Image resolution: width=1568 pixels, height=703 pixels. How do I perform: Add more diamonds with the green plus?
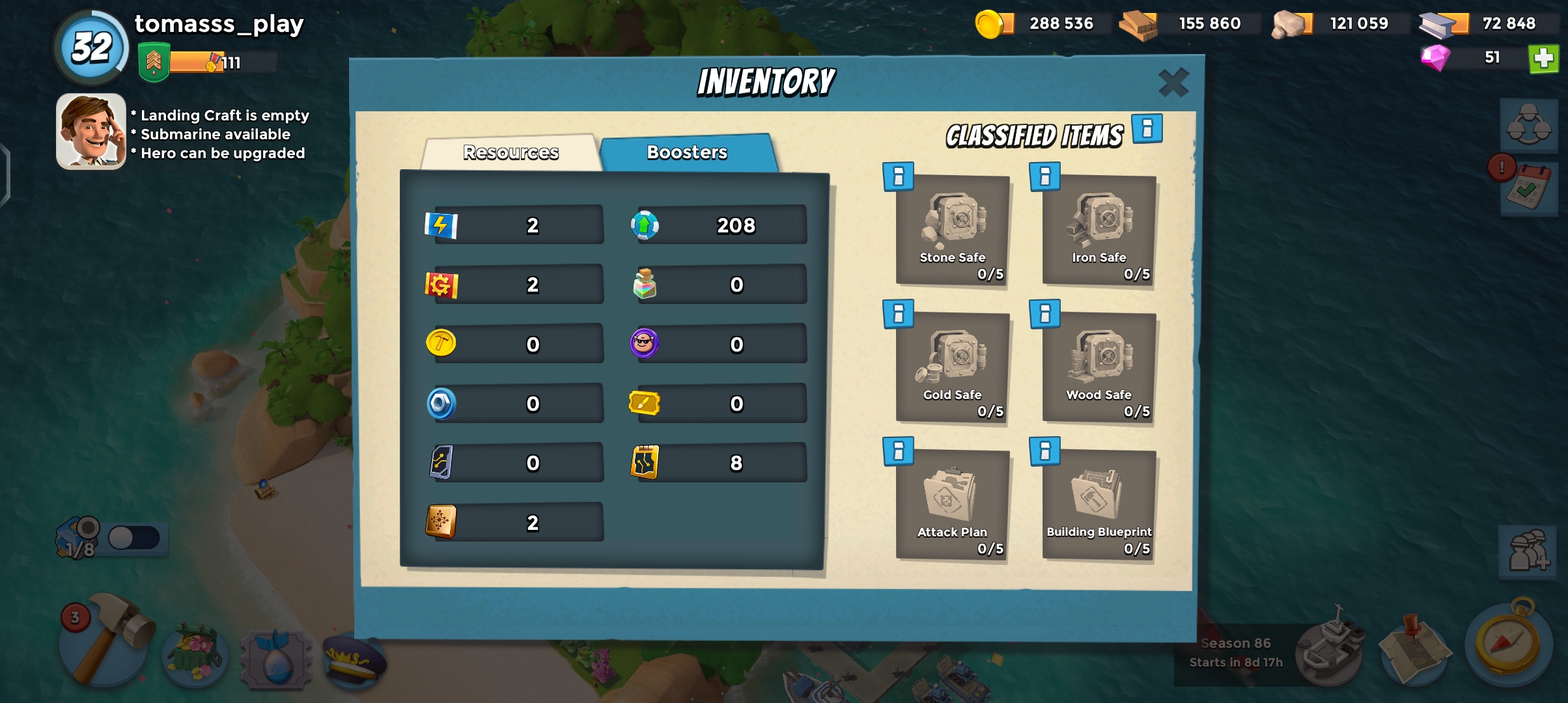click(x=1543, y=59)
